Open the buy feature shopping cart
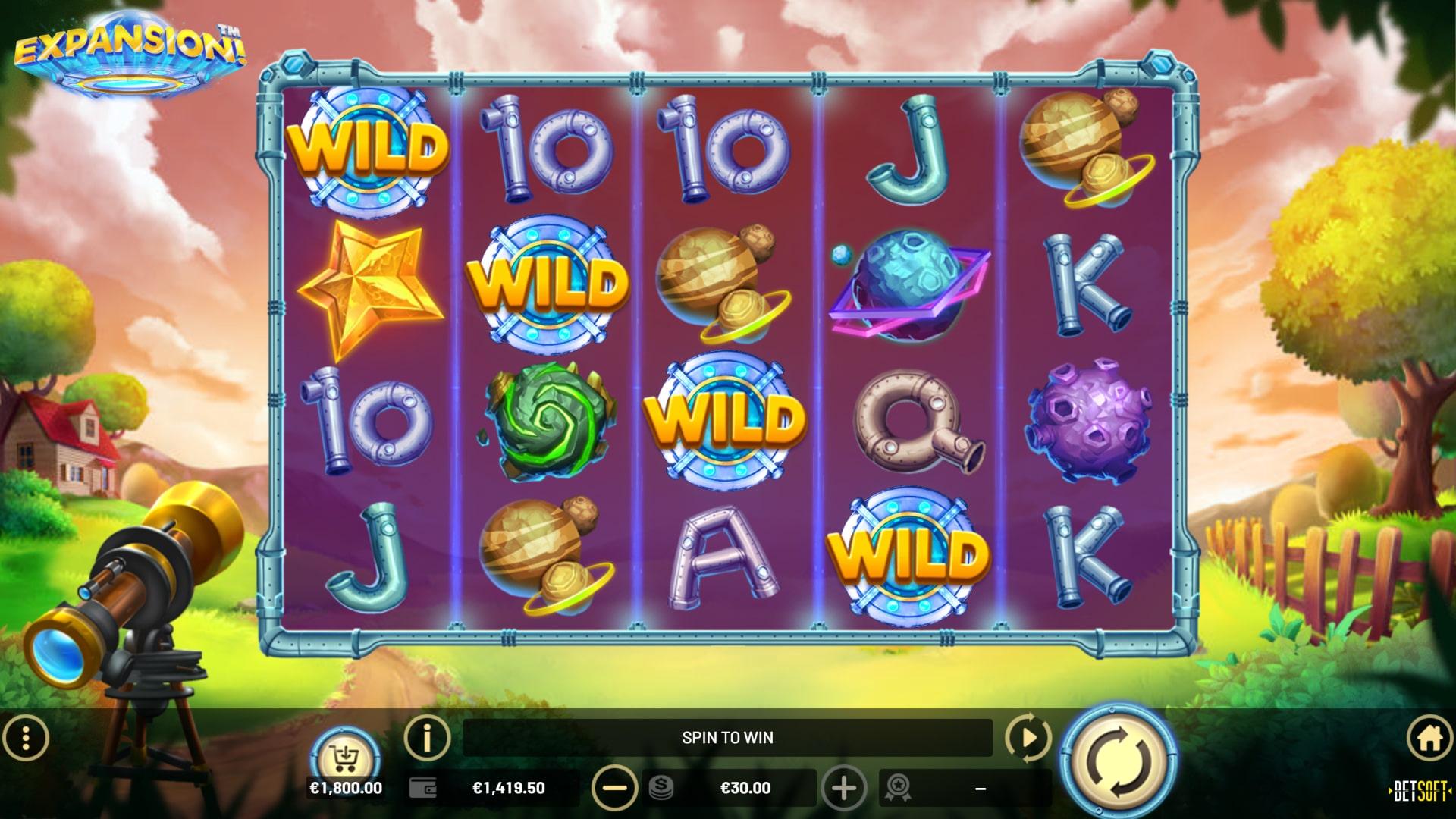Viewport: 1456px width, 819px height. coord(345,757)
